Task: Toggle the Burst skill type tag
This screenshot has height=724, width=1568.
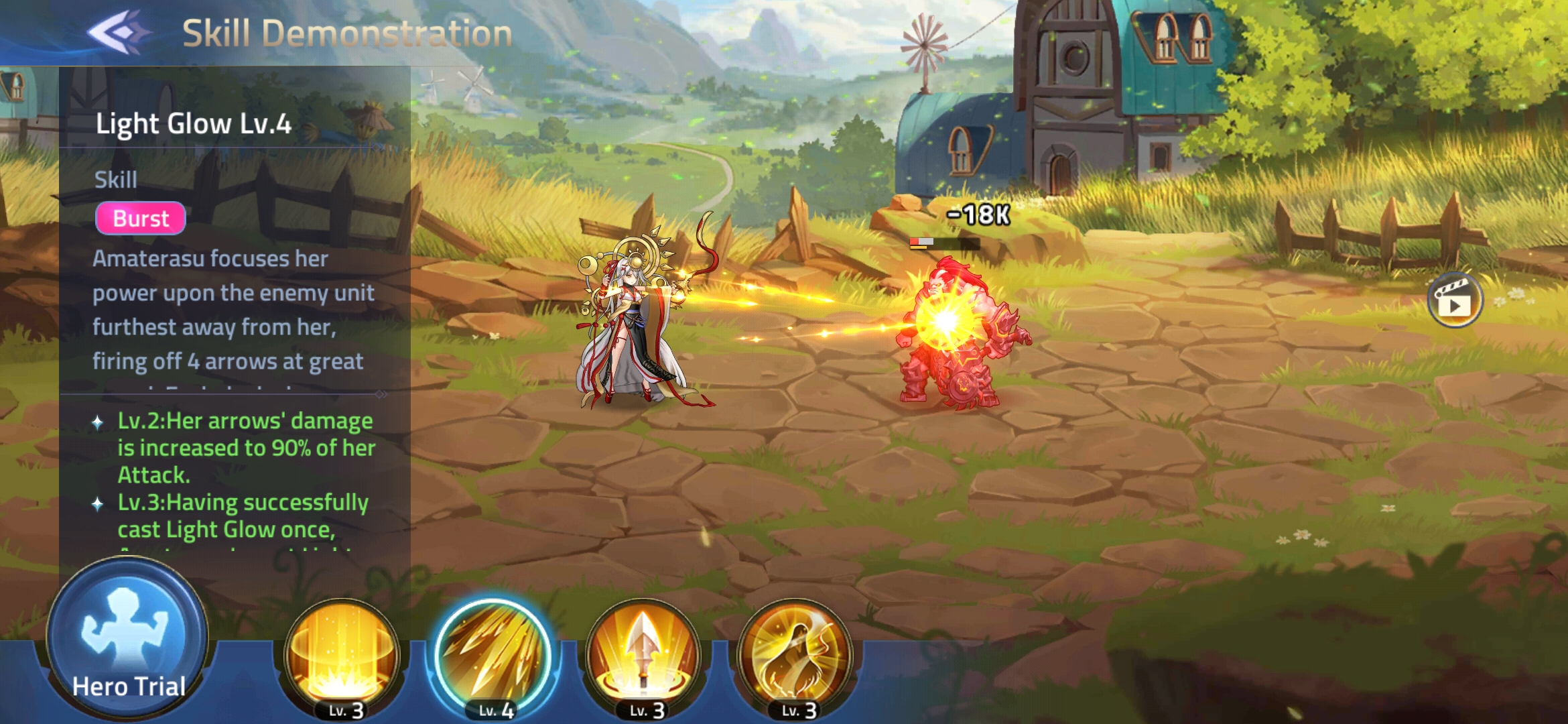Action: (x=140, y=219)
